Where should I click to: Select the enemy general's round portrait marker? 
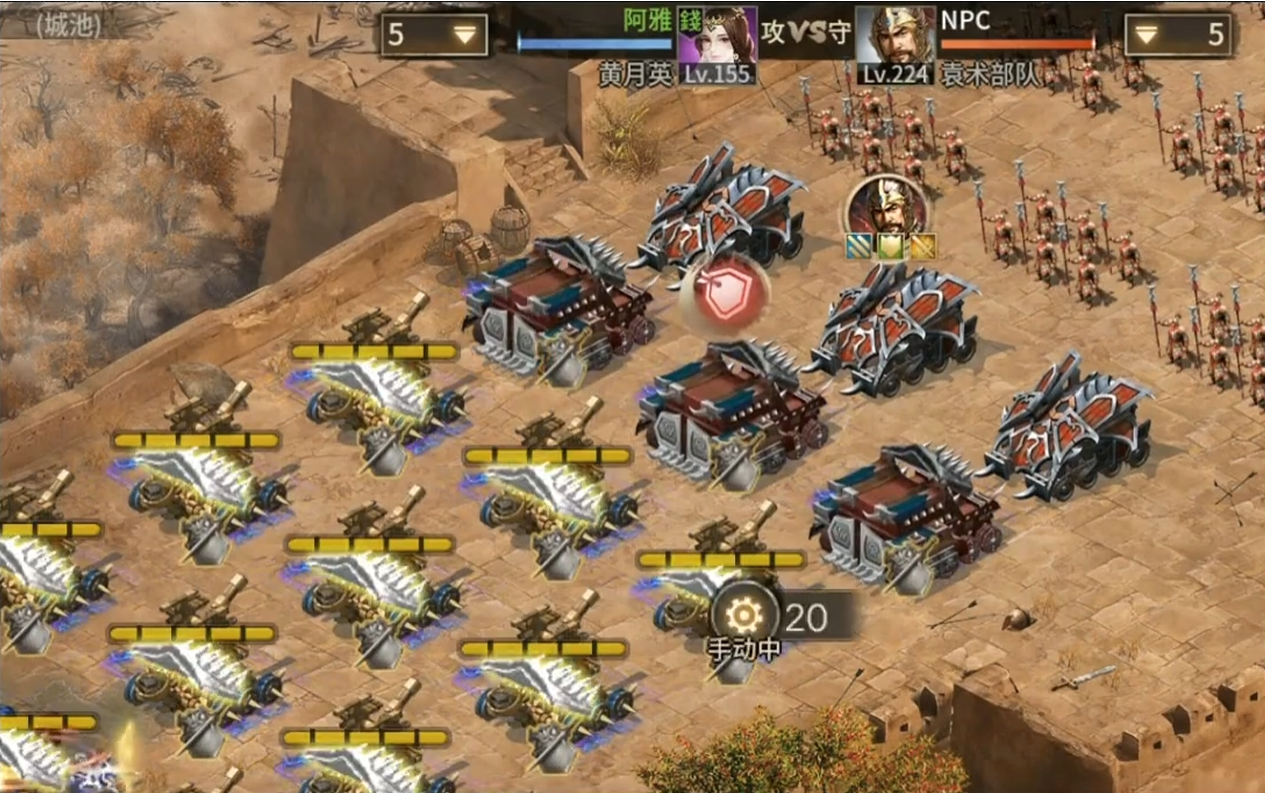pos(886,208)
